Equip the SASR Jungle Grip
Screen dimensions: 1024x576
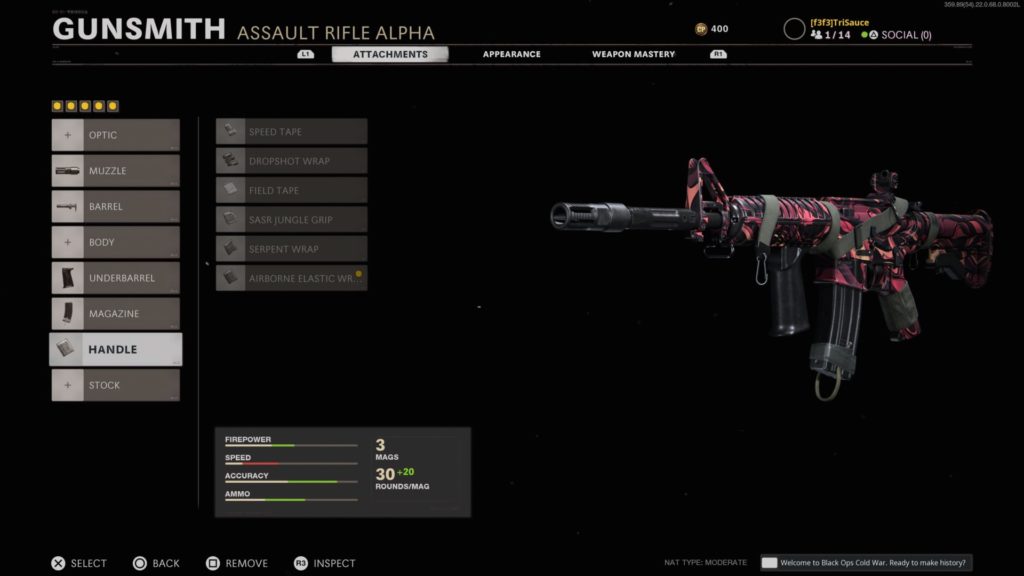coord(292,219)
